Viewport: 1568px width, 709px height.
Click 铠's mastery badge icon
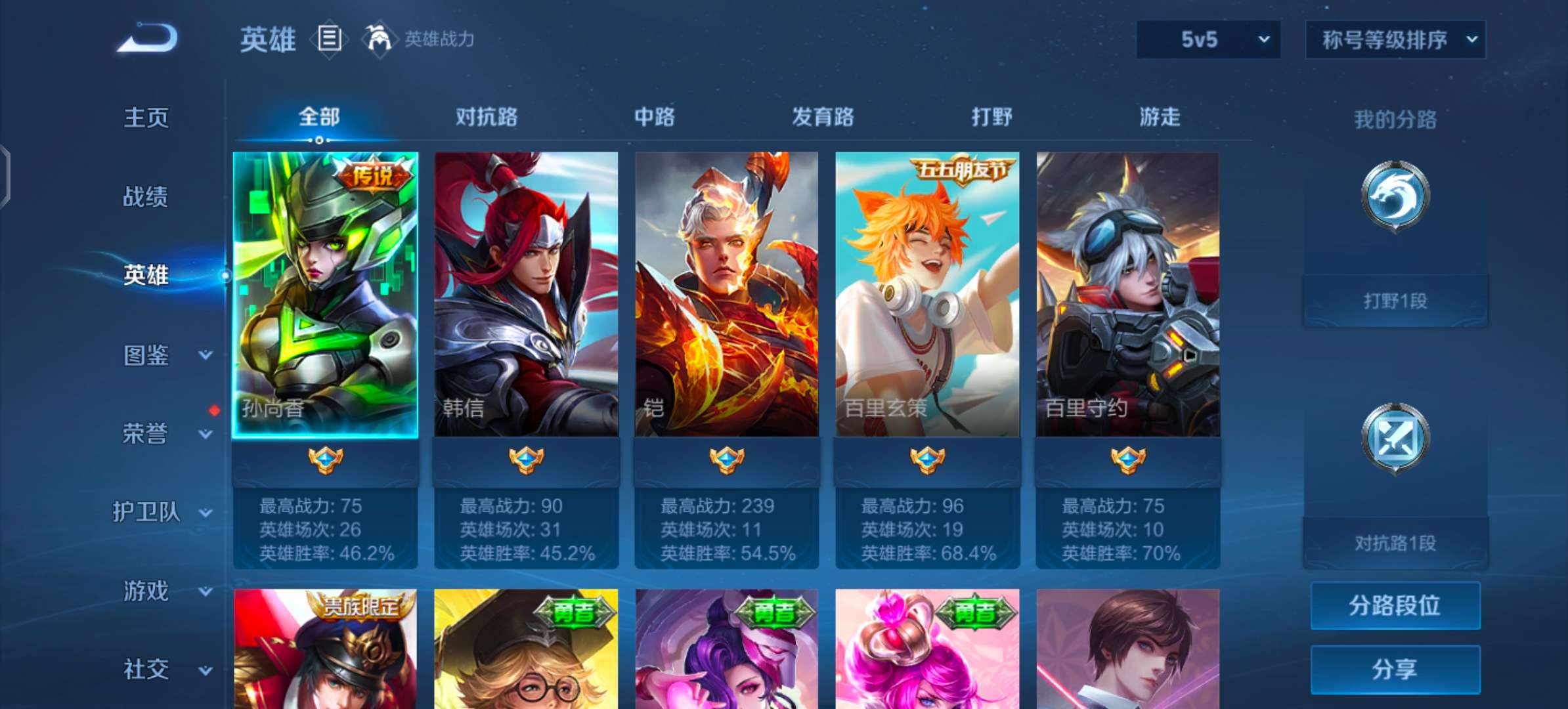pyautogui.click(x=728, y=460)
